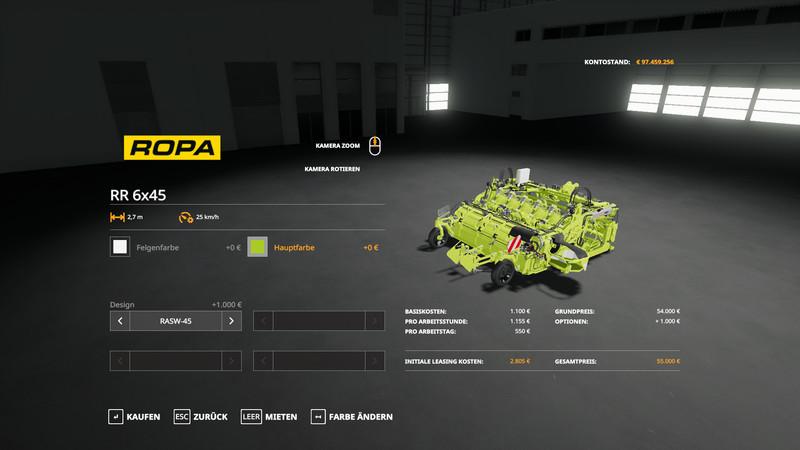The width and height of the screenshot is (800, 450).
Task: Go back with the Zurück button
Action: tap(201, 416)
